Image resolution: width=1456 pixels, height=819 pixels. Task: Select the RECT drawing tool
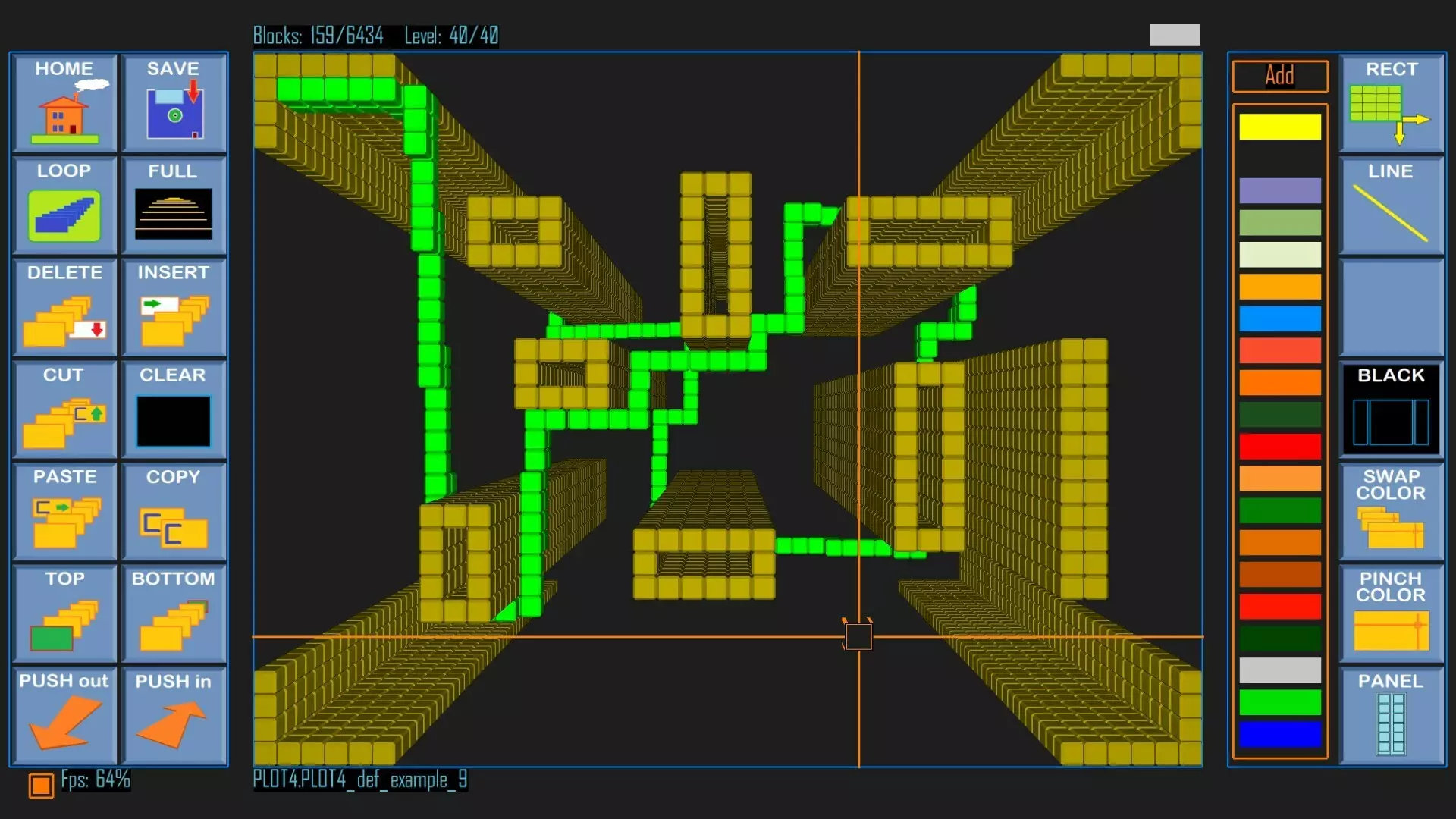pos(1391,104)
